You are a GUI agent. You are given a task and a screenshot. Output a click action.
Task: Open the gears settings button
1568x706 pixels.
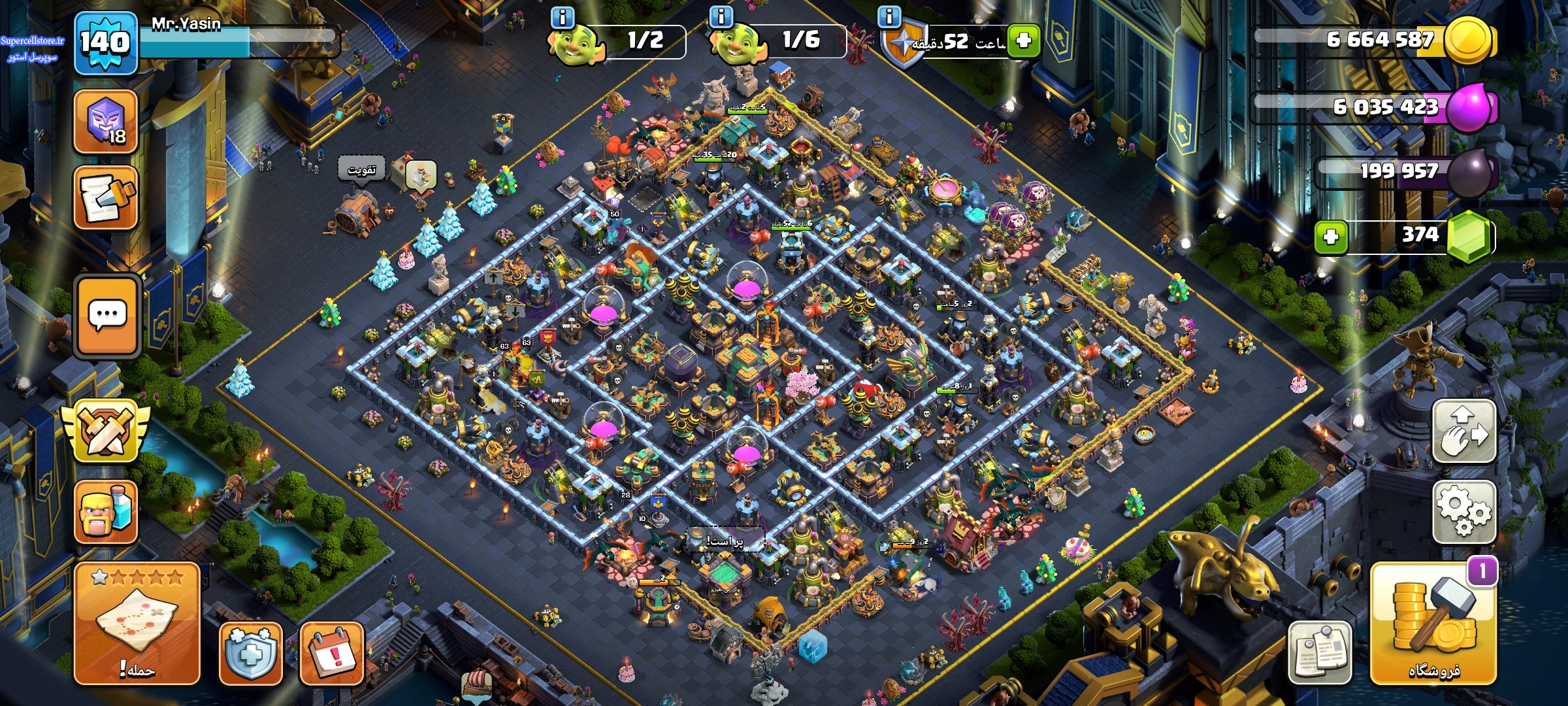pos(1463,512)
